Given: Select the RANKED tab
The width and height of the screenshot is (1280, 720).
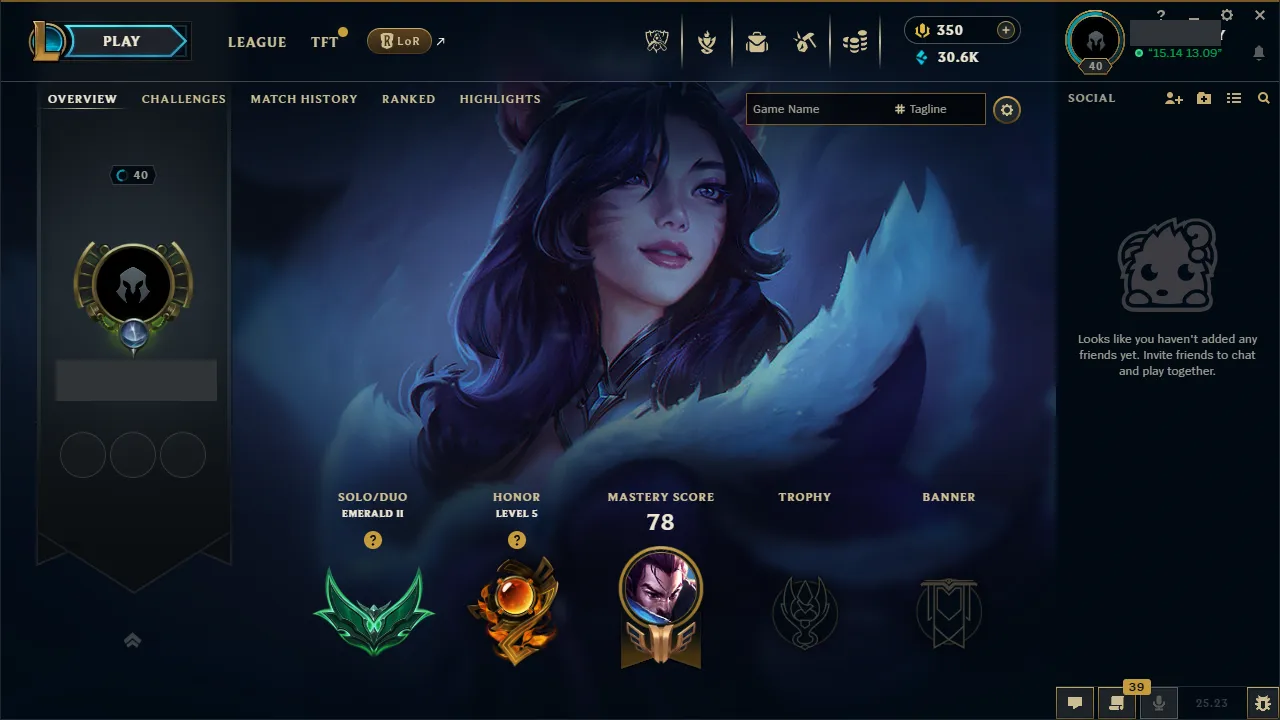Looking at the screenshot, I should click(x=408, y=99).
